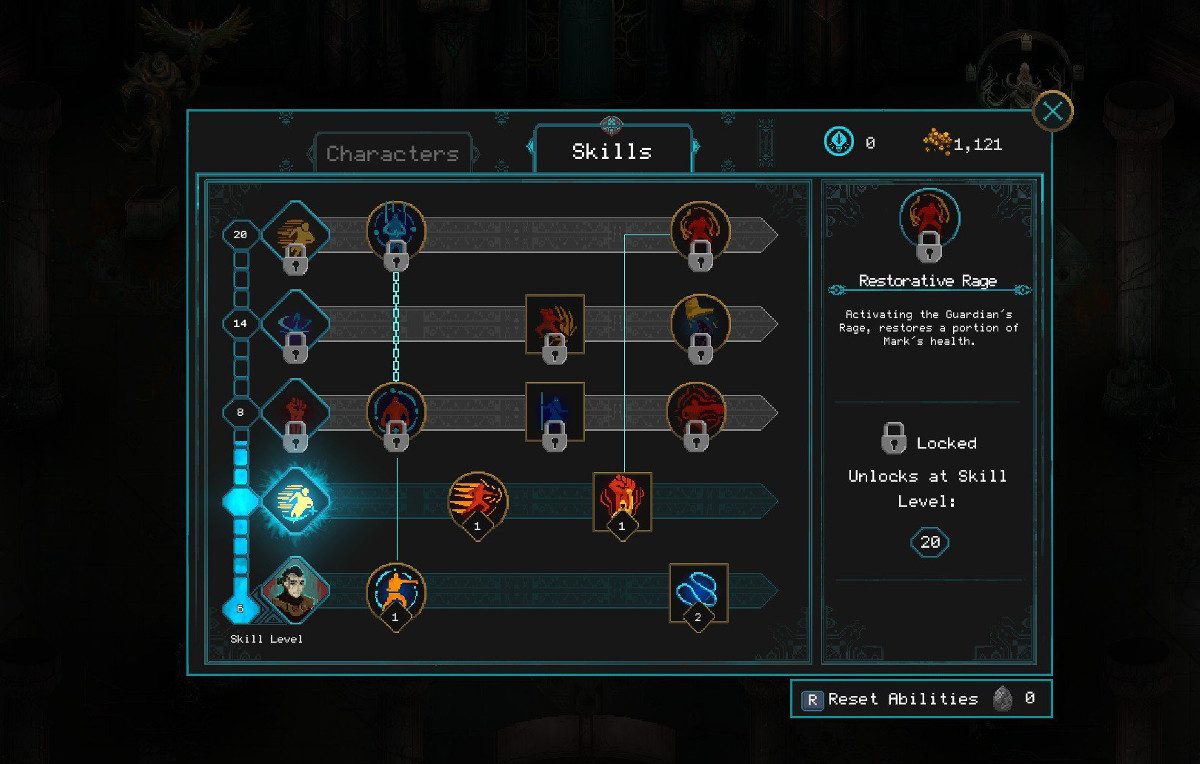
Task: Switch to the Characters tab
Action: point(392,154)
